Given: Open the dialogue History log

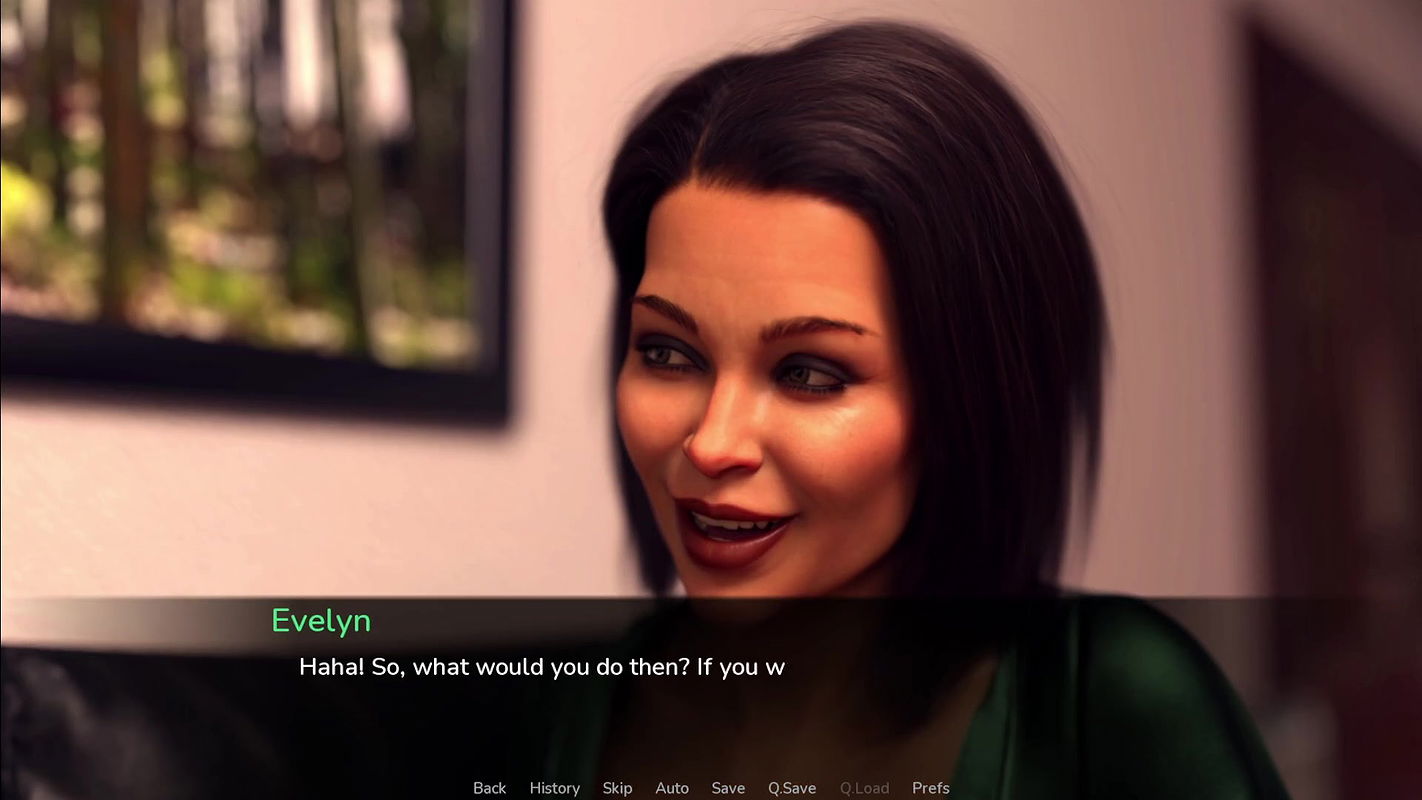Looking at the screenshot, I should click(554, 788).
